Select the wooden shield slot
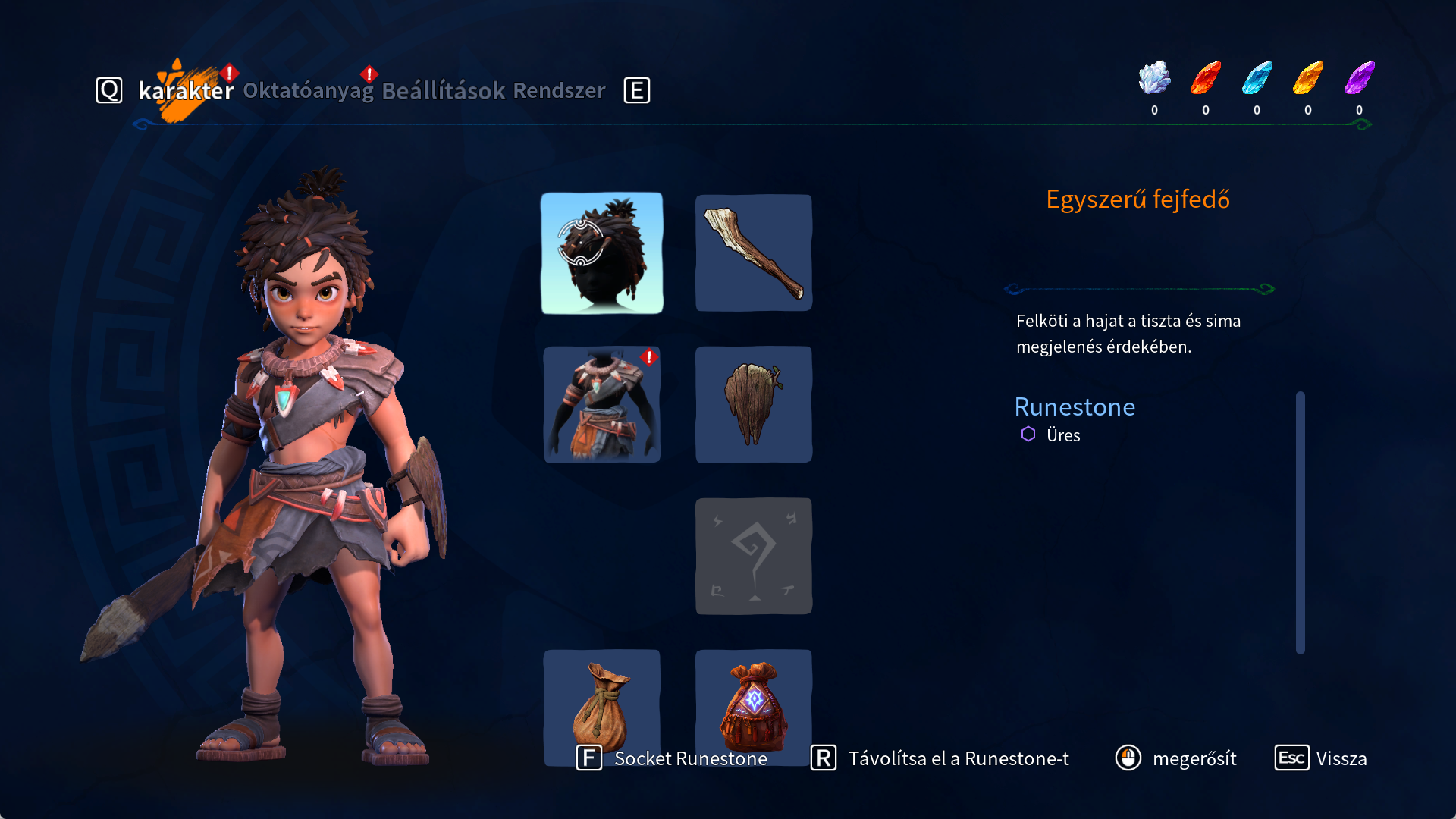The image size is (1456, 819). 753,404
